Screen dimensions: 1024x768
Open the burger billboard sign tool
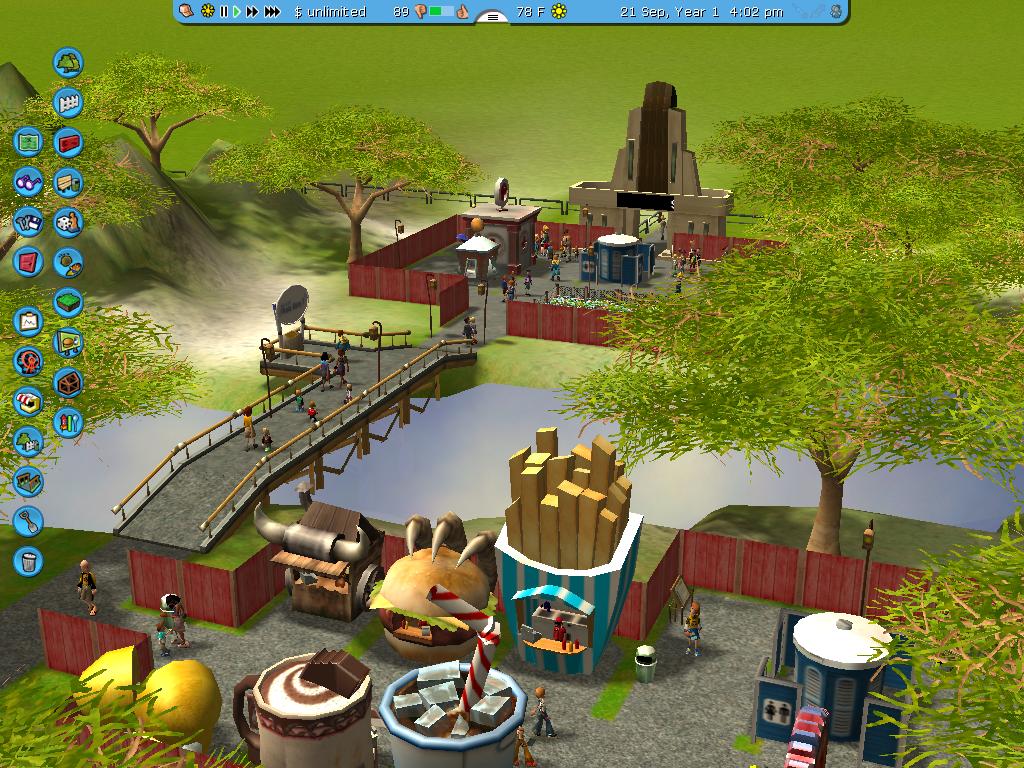coord(68,343)
